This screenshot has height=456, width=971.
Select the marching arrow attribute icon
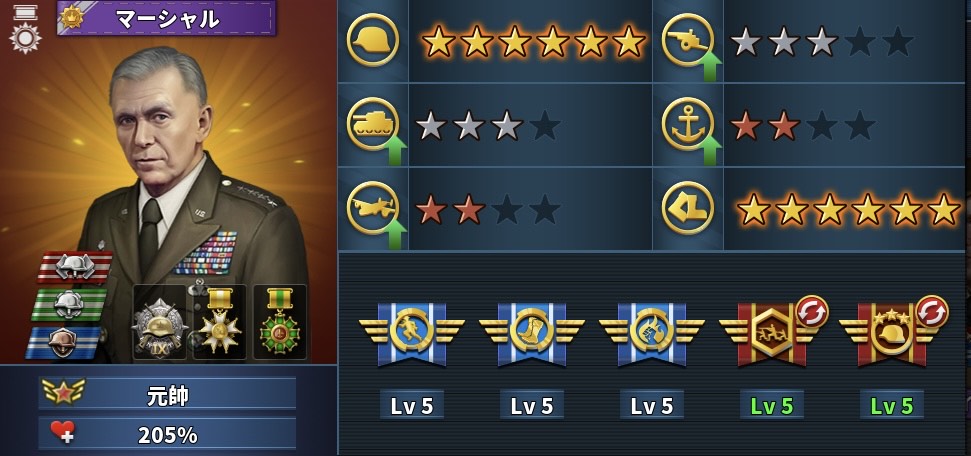point(688,208)
